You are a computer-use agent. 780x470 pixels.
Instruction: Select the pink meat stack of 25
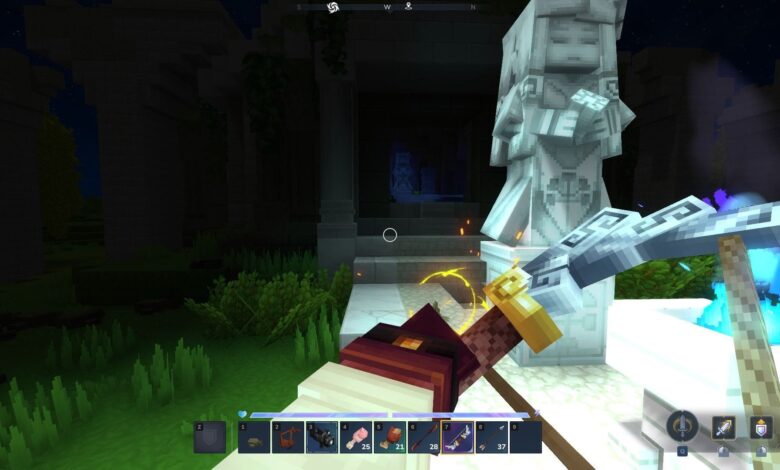(356, 437)
